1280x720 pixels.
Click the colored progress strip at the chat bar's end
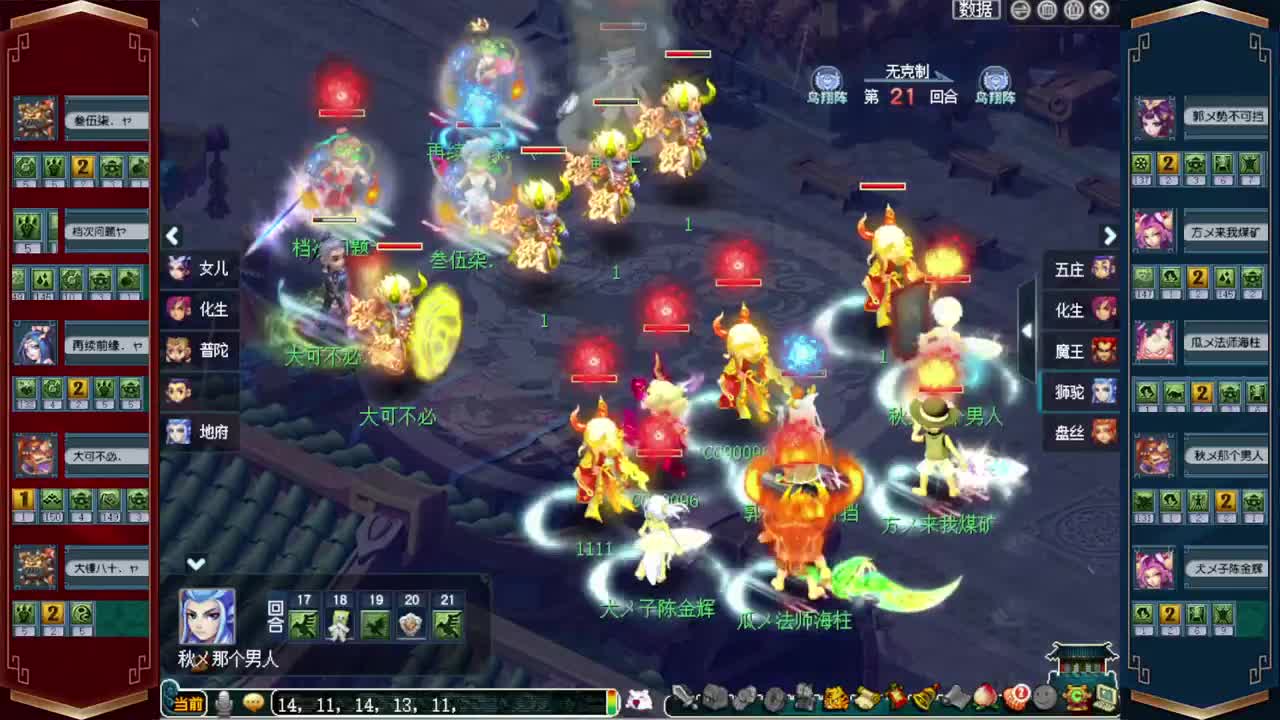(610, 700)
